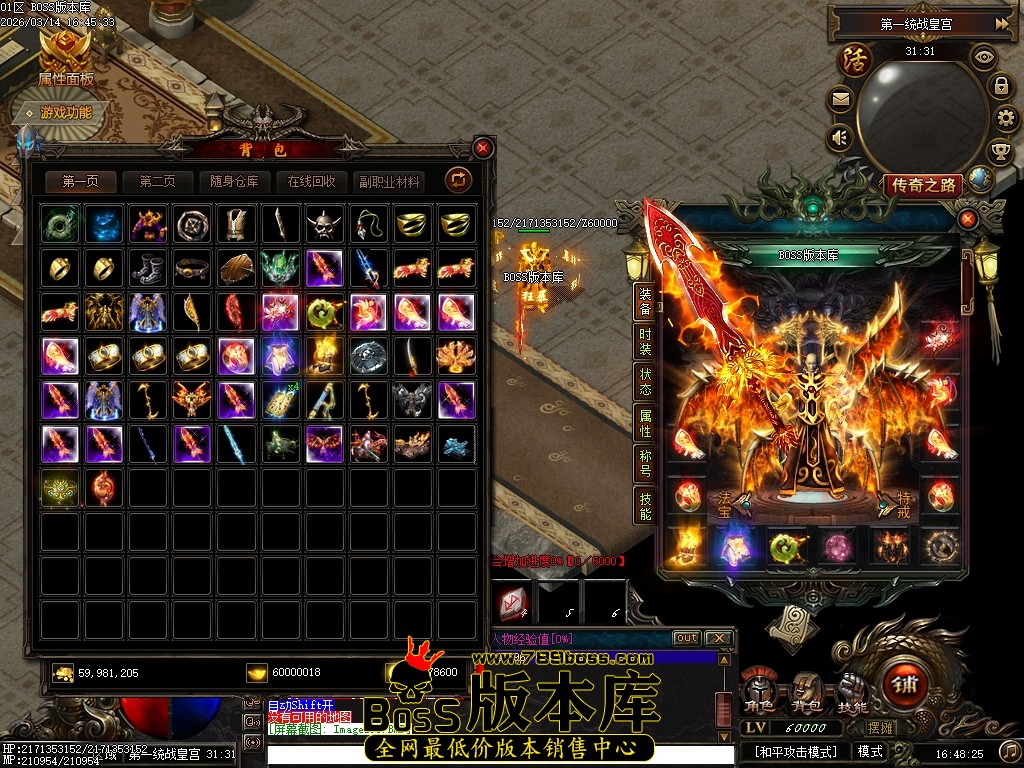Switch to the 第二页 backpack tab
Viewport: 1024px width, 768px height.
click(x=157, y=181)
